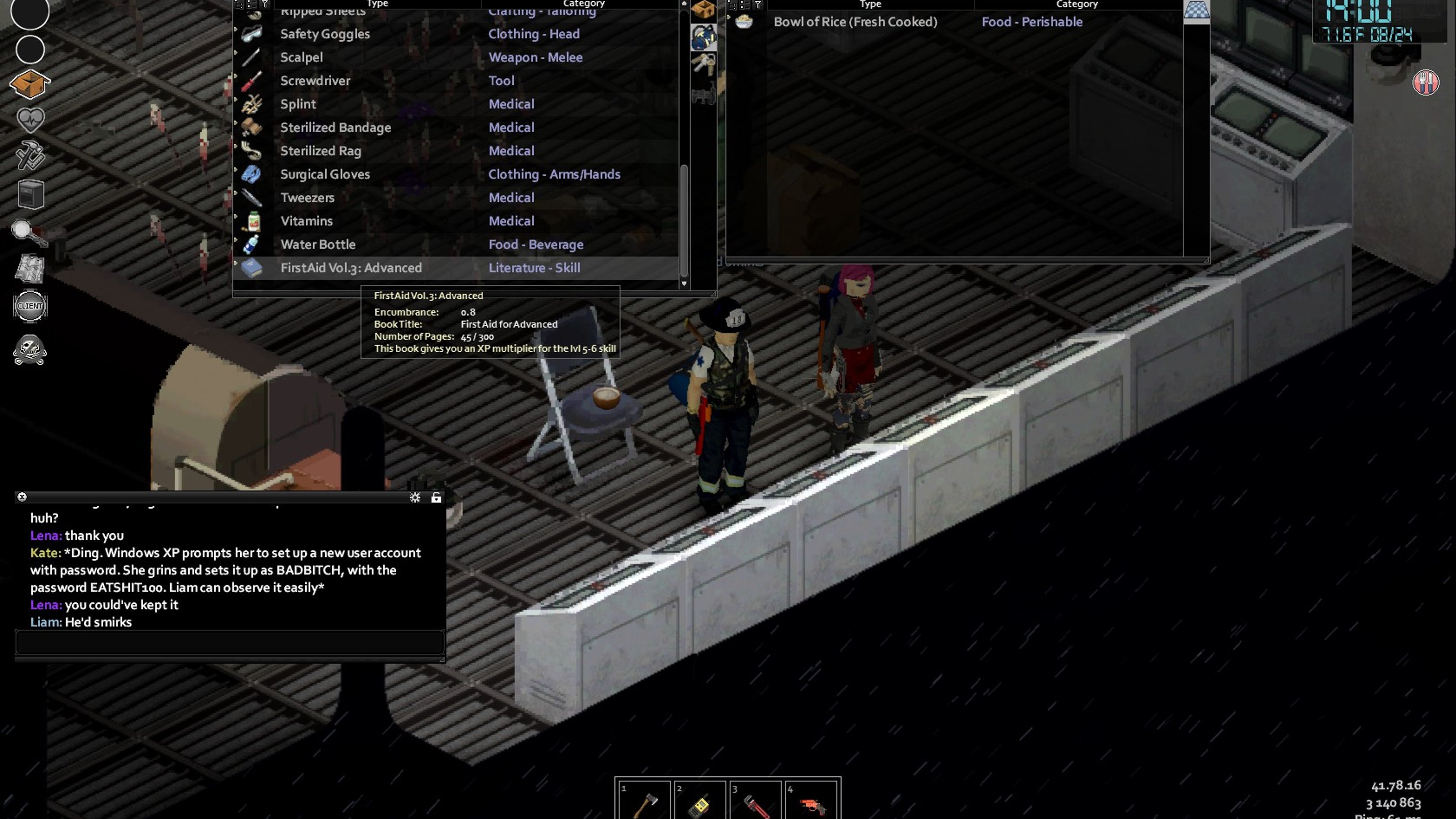Toggle the chat window lock
The image size is (1456, 819).
(x=437, y=497)
